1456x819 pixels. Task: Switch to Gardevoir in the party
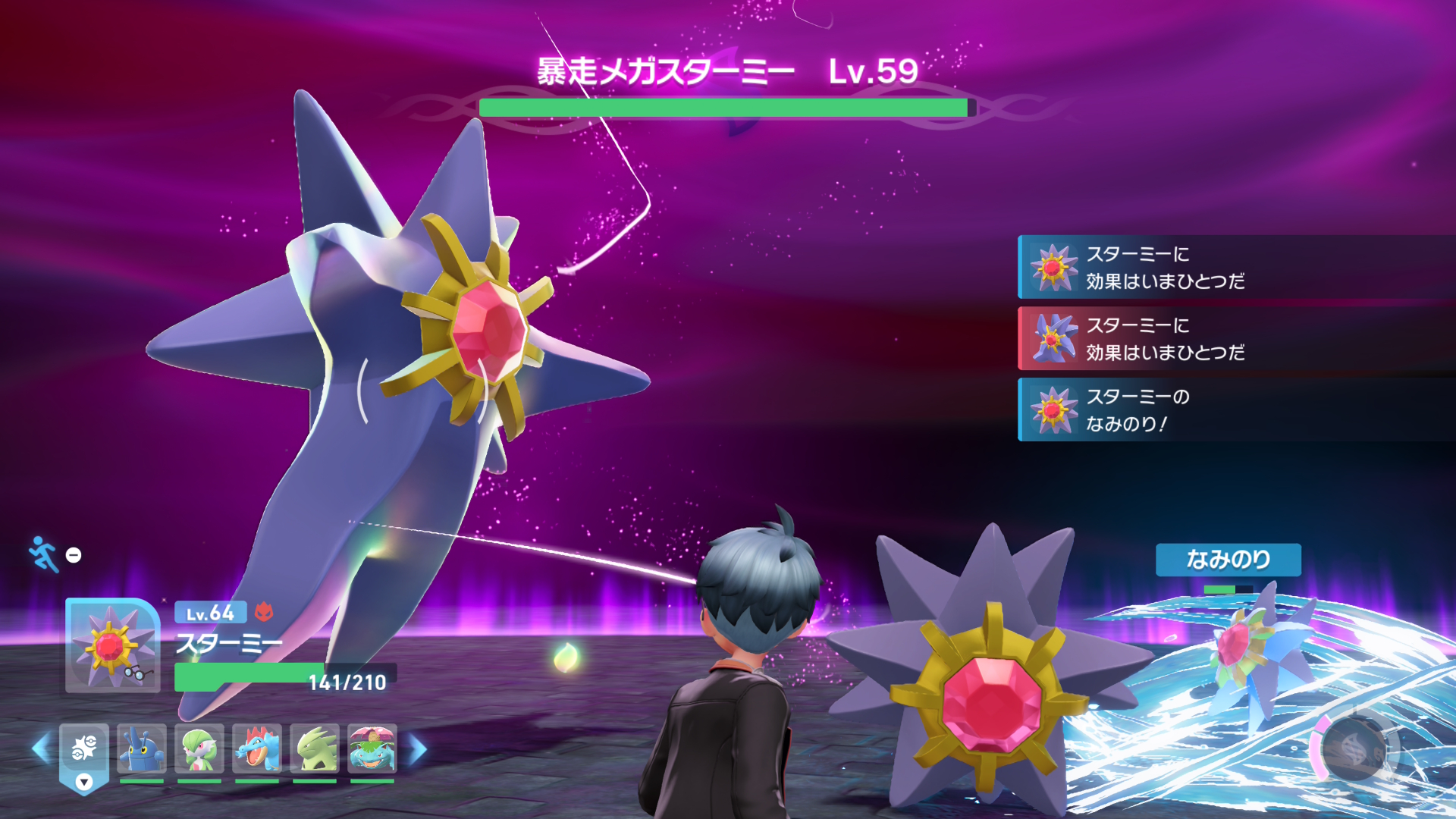click(x=199, y=748)
